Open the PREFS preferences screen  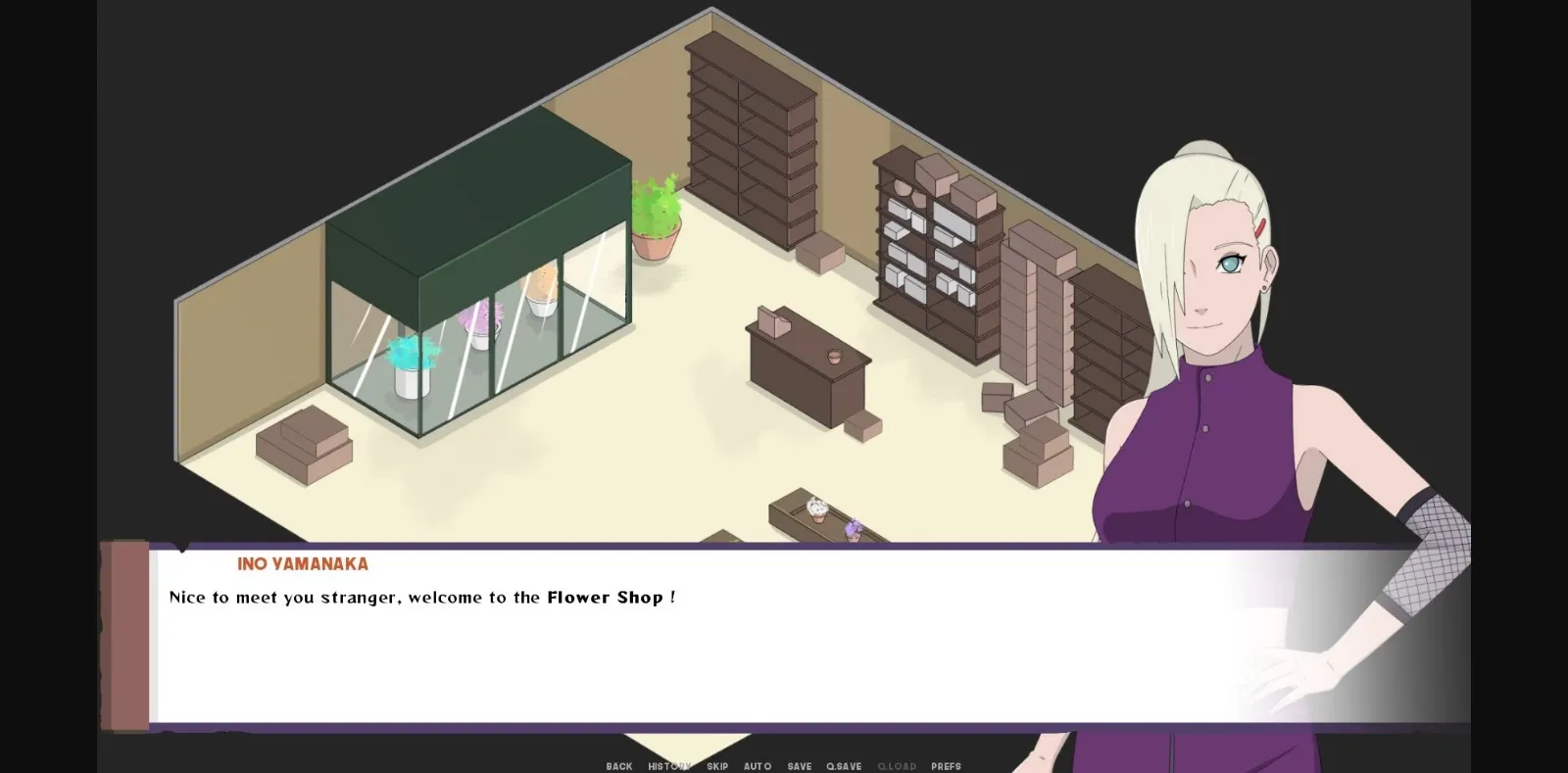click(x=944, y=766)
